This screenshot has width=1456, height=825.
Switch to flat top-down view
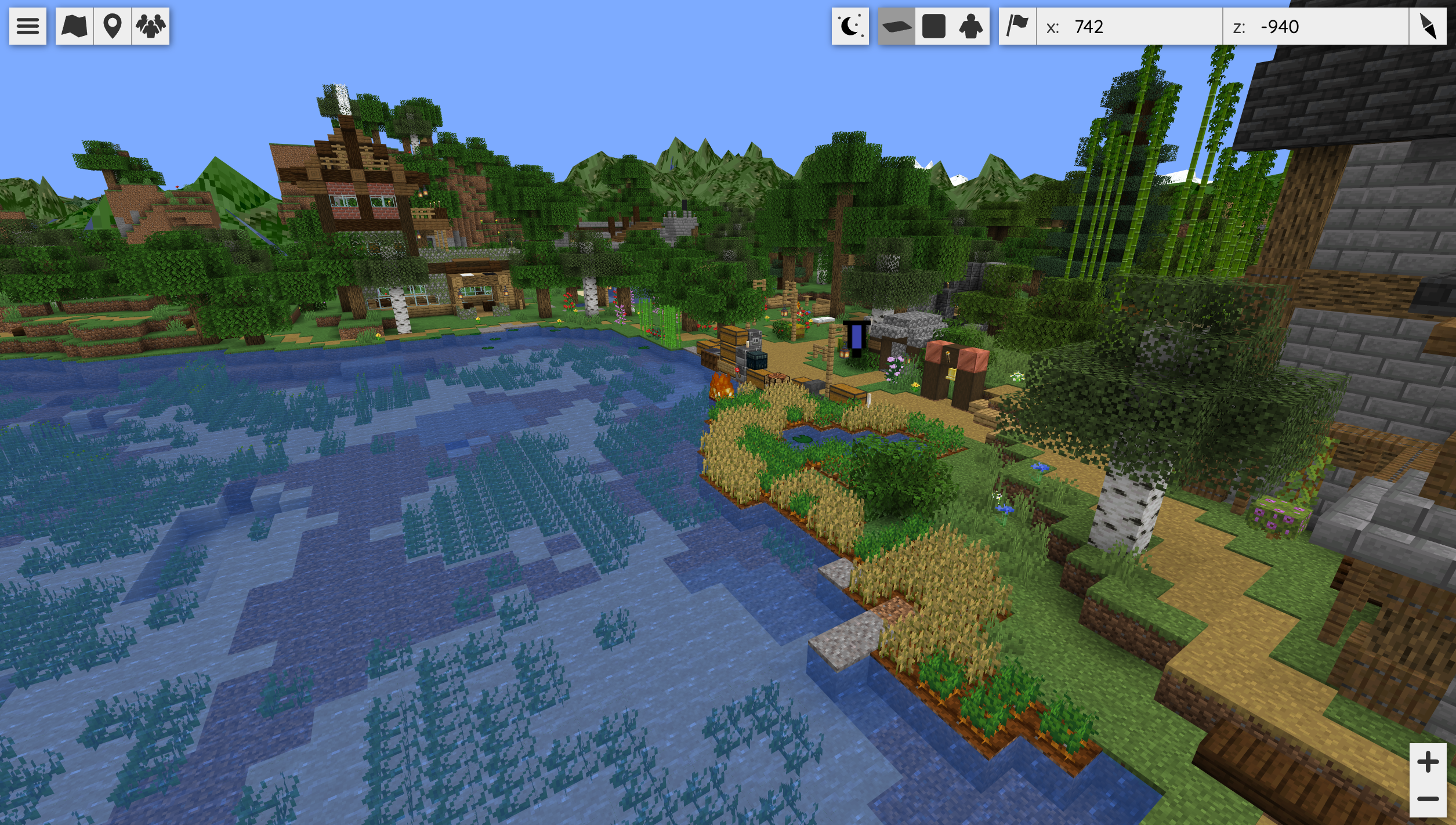[933, 26]
